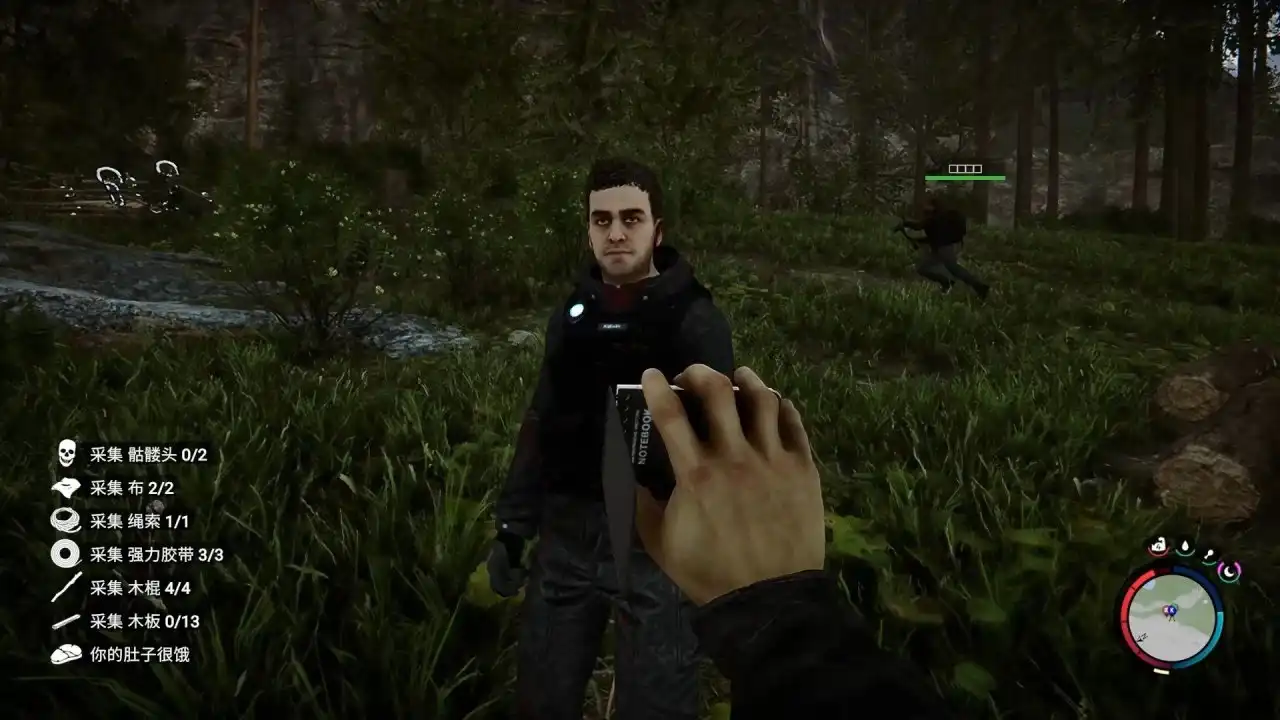Select the water drop thirst icon
The height and width of the screenshot is (720, 1280).
point(1184,548)
